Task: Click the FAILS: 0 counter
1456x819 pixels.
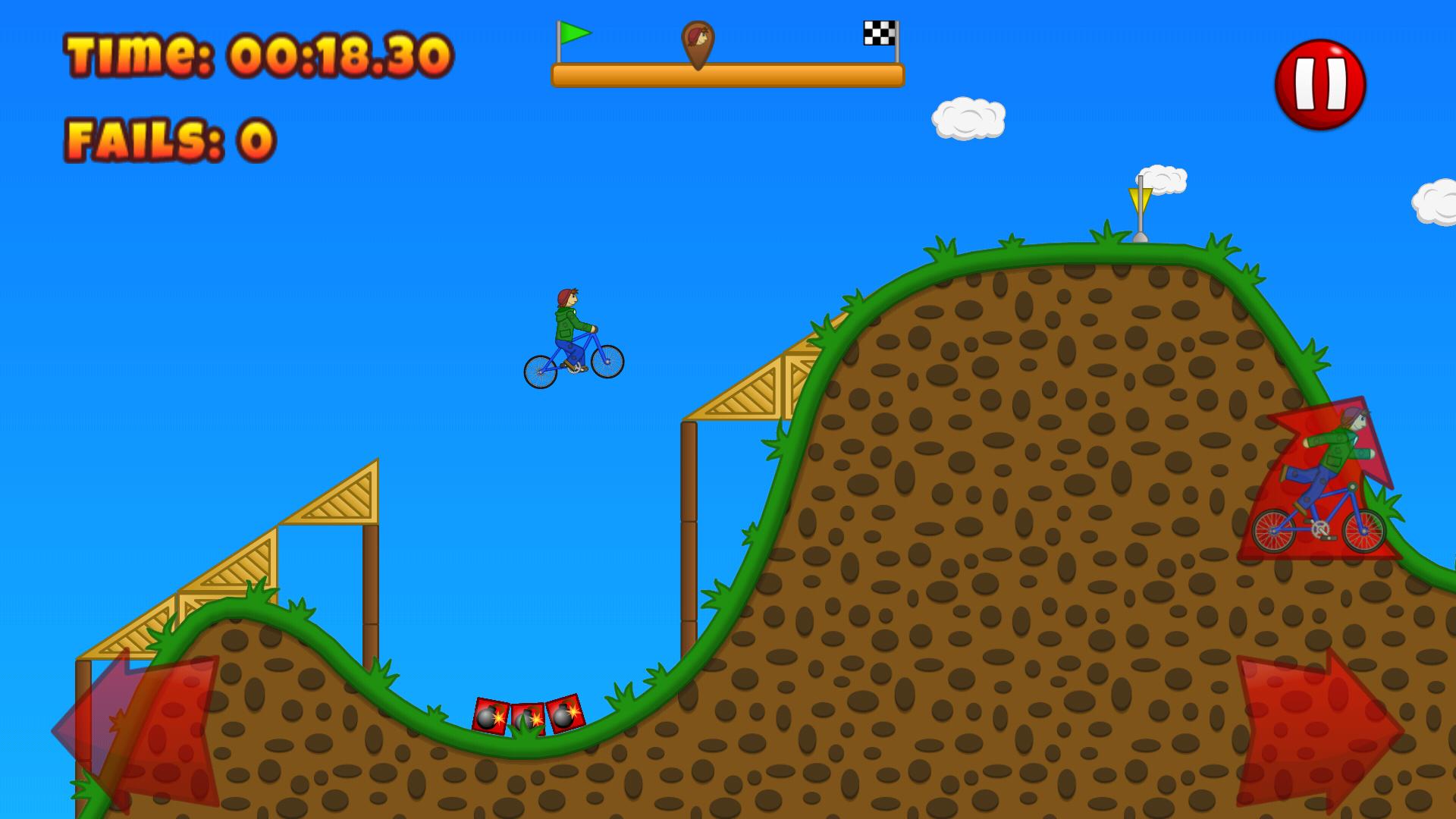Action: coord(170,136)
